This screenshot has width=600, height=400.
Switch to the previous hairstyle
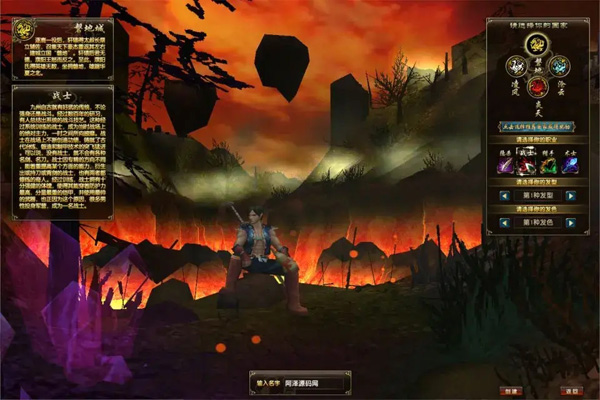[x=504, y=195]
